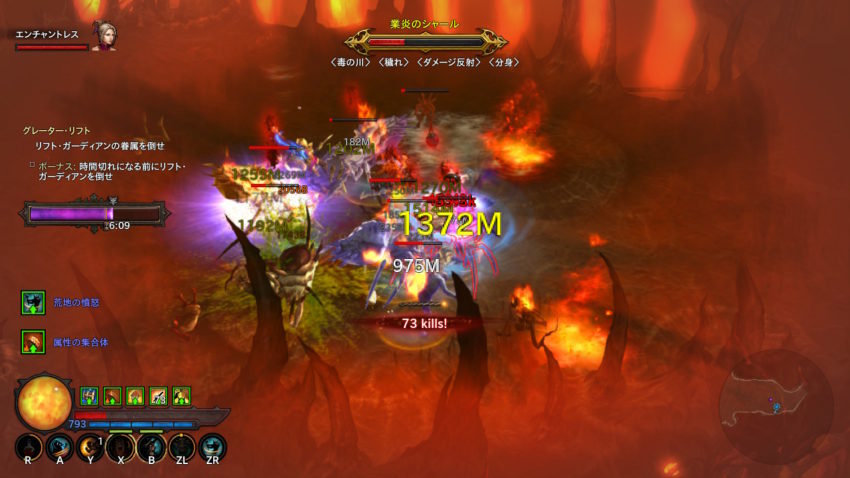Click the 荒地の憤怒 buff icon

[34, 302]
